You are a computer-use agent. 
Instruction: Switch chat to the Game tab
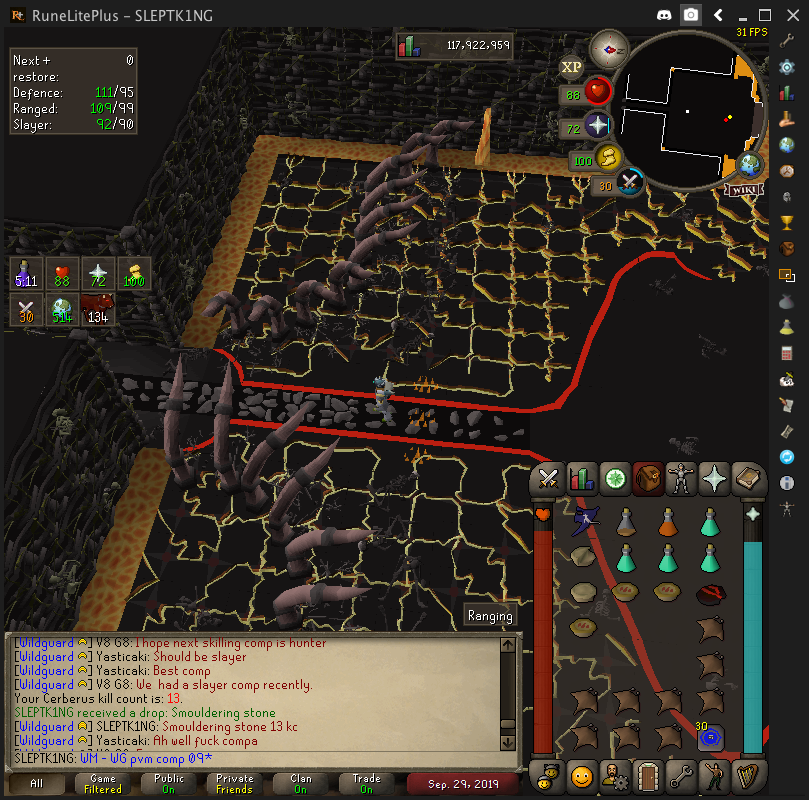(102, 783)
